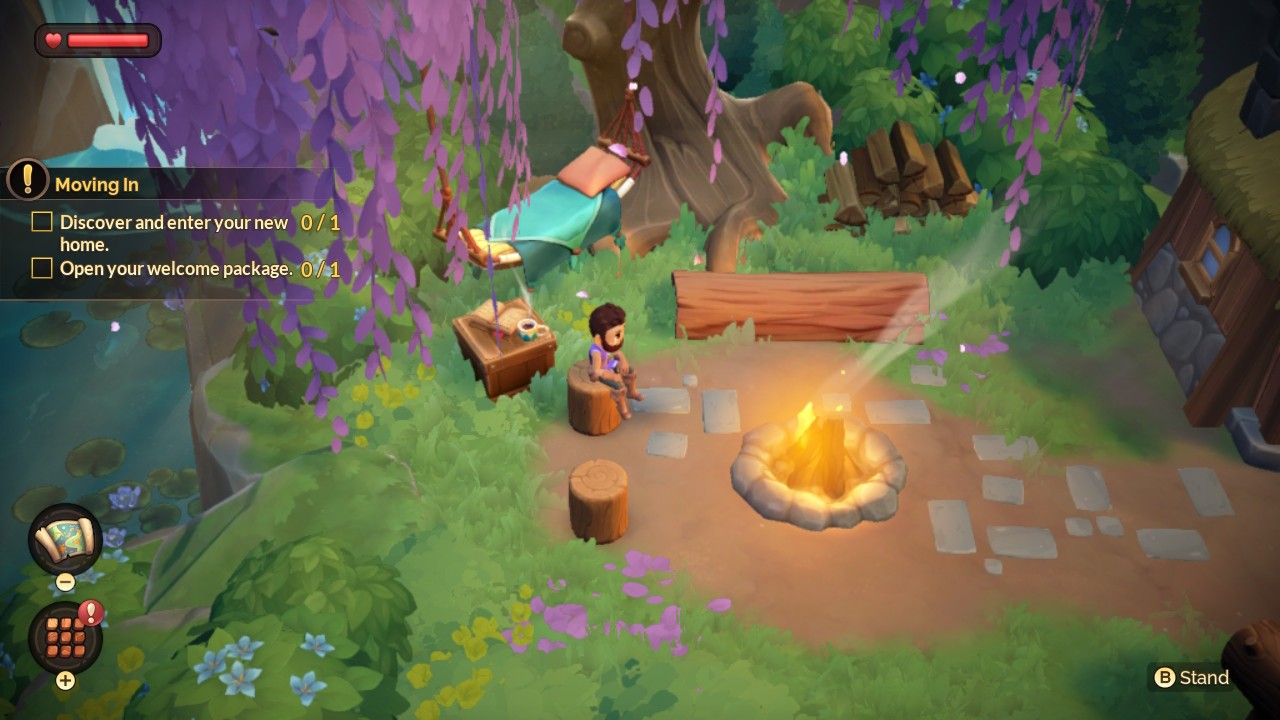1280x720 pixels.
Task: Open the map scroll icon
Action: click(x=65, y=539)
